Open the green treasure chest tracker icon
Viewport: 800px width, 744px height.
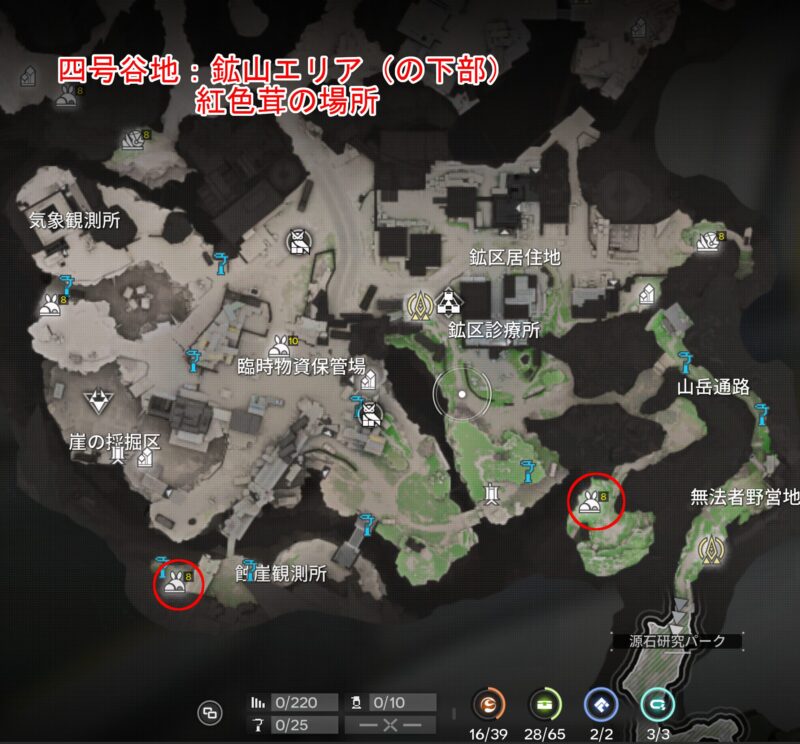tap(546, 705)
